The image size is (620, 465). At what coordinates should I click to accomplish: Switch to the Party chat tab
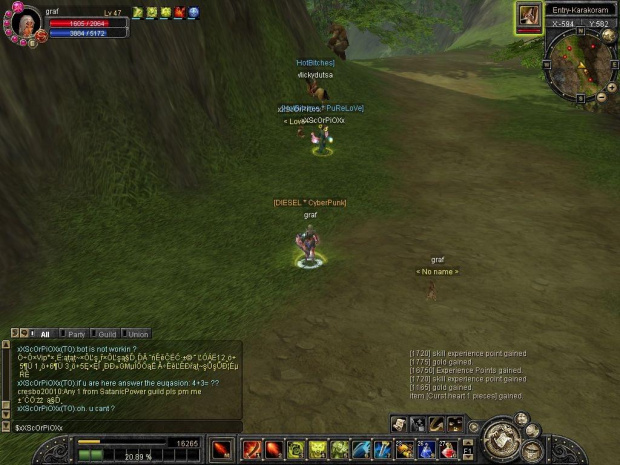74,334
